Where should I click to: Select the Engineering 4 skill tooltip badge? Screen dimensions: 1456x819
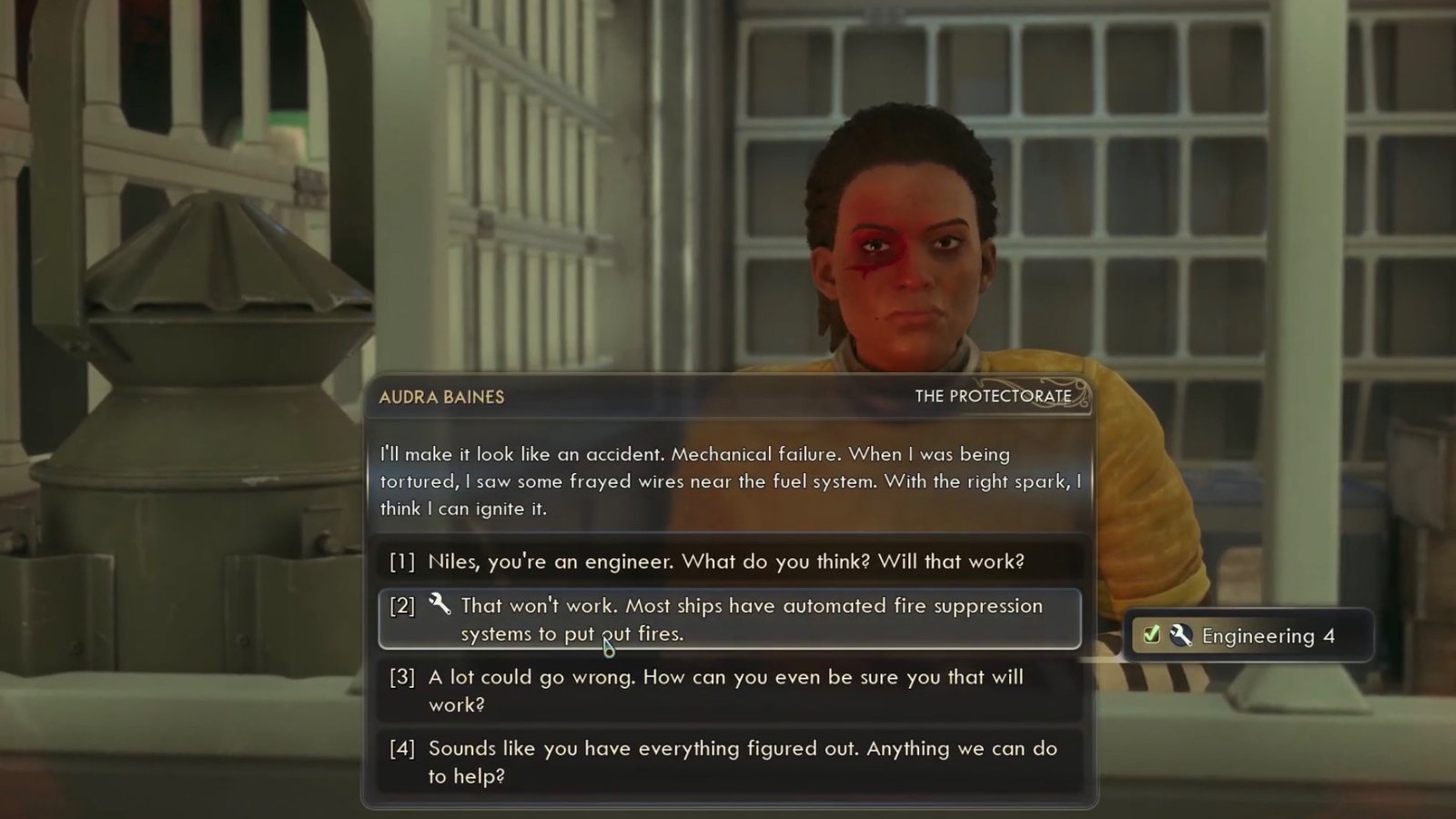[1249, 635]
